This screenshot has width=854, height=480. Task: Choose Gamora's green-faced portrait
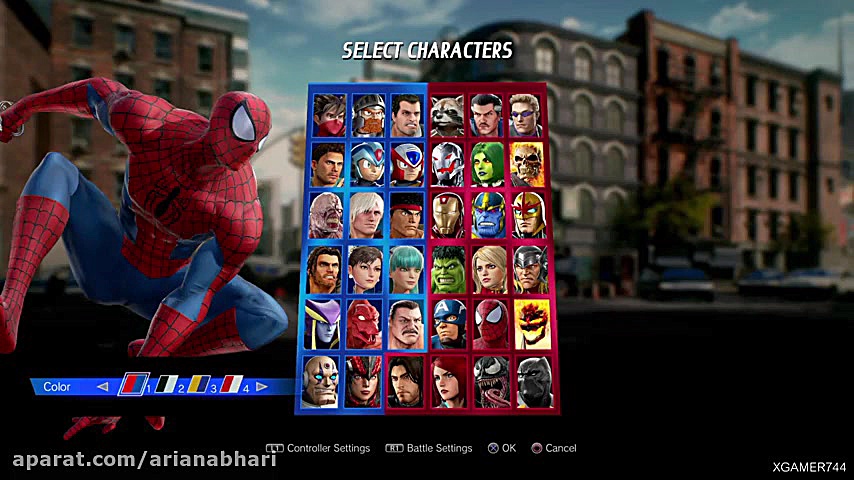[x=489, y=165]
